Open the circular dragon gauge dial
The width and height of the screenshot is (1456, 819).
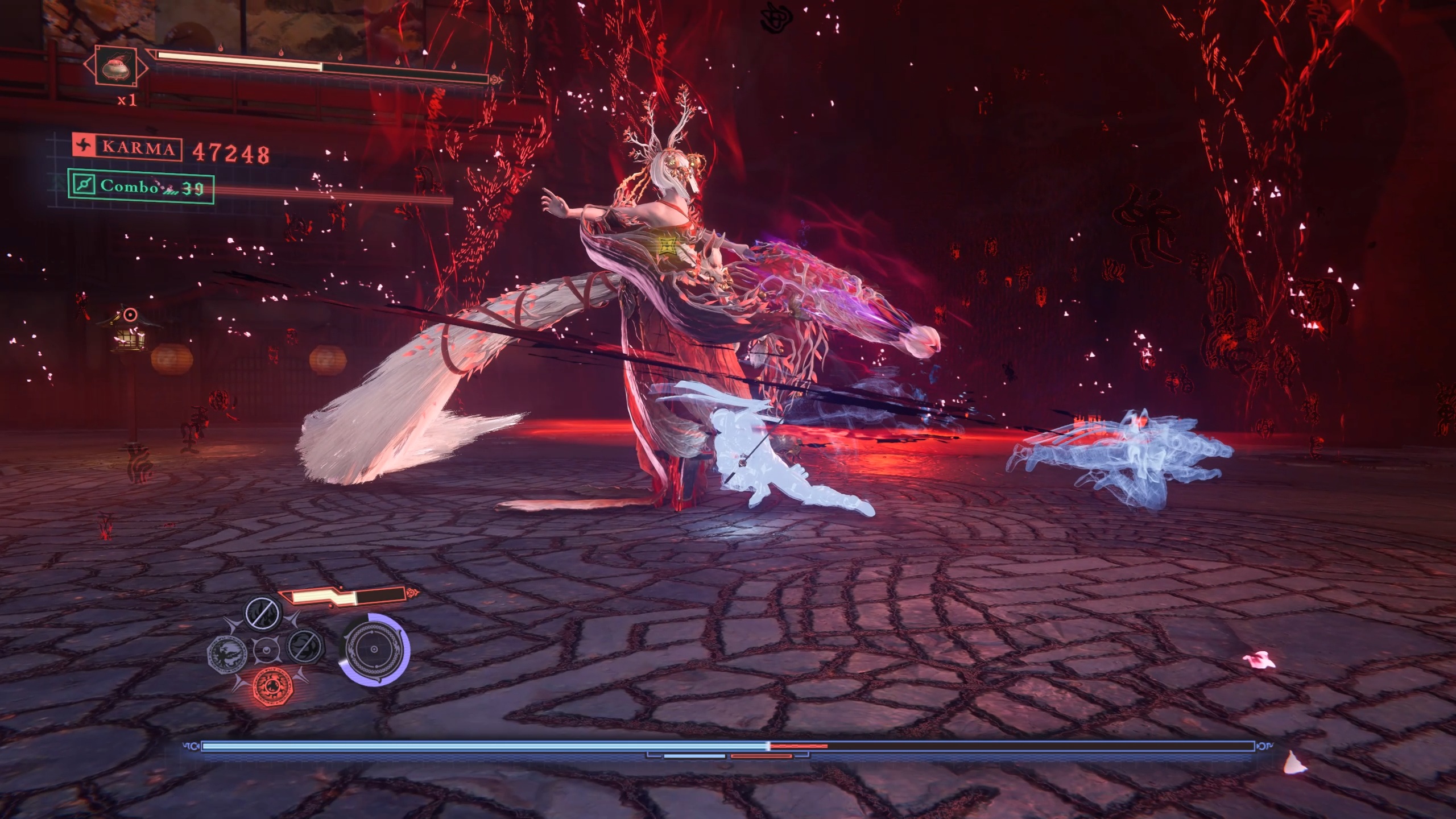point(374,651)
